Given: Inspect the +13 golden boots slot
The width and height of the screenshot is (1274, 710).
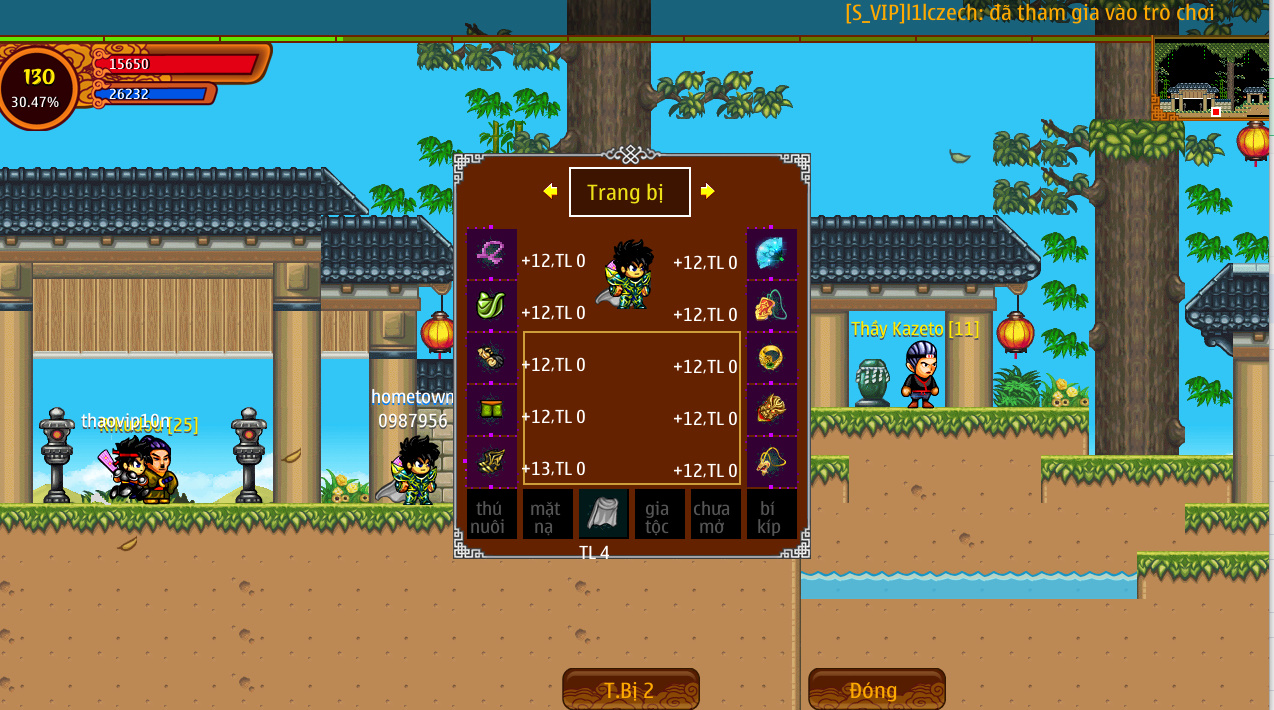Looking at the screenshot, I should click(x=492, y=462).
